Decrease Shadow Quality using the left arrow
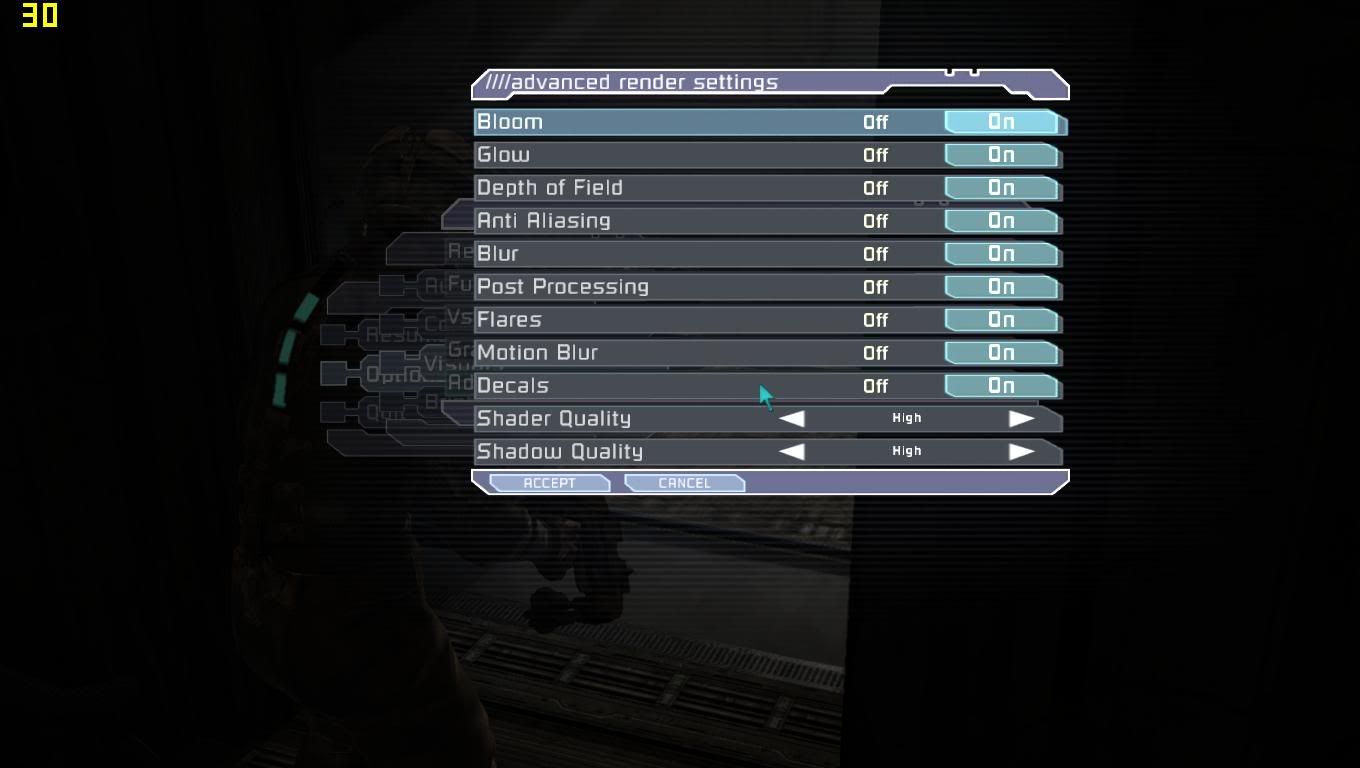 (792, 451)
